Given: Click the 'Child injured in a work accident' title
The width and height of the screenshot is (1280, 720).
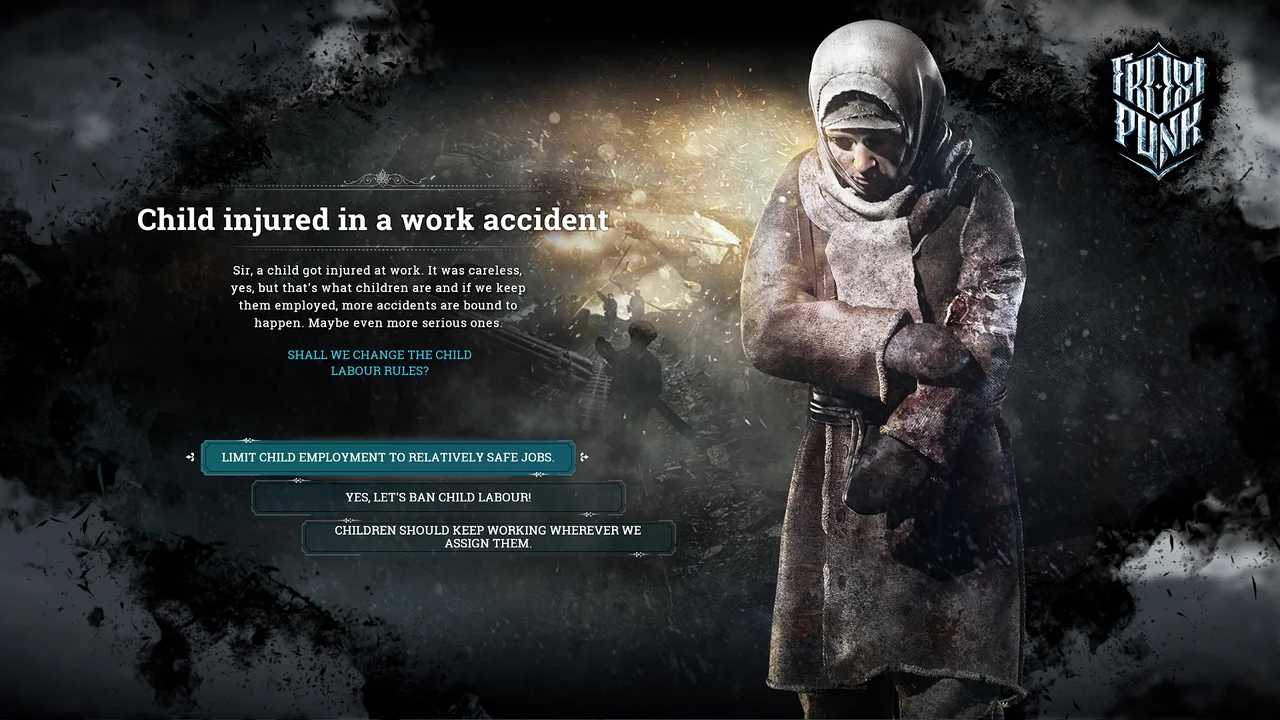Looking at the screenshot, I should (x=372, y=220).
